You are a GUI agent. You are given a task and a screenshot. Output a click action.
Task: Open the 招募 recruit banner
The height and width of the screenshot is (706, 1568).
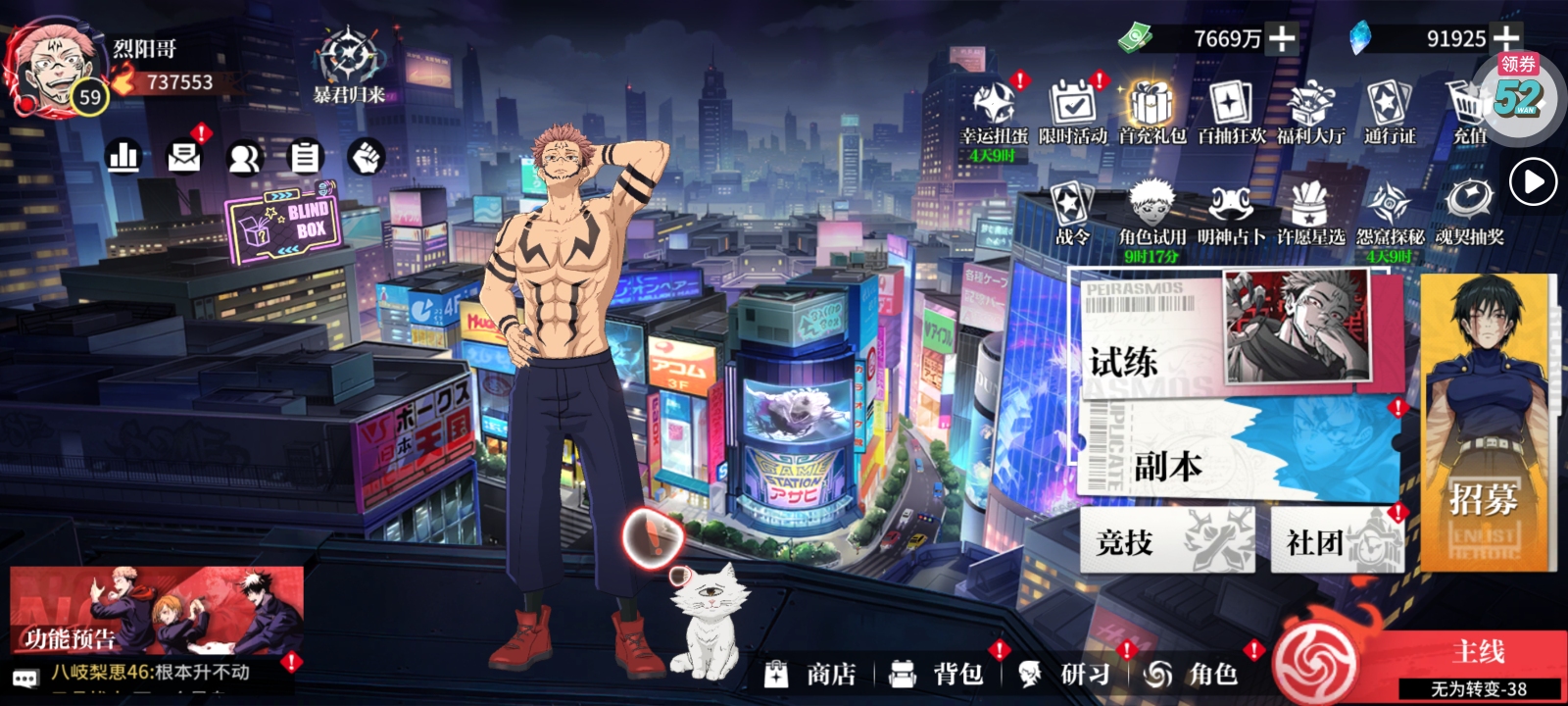[1484, 422]
